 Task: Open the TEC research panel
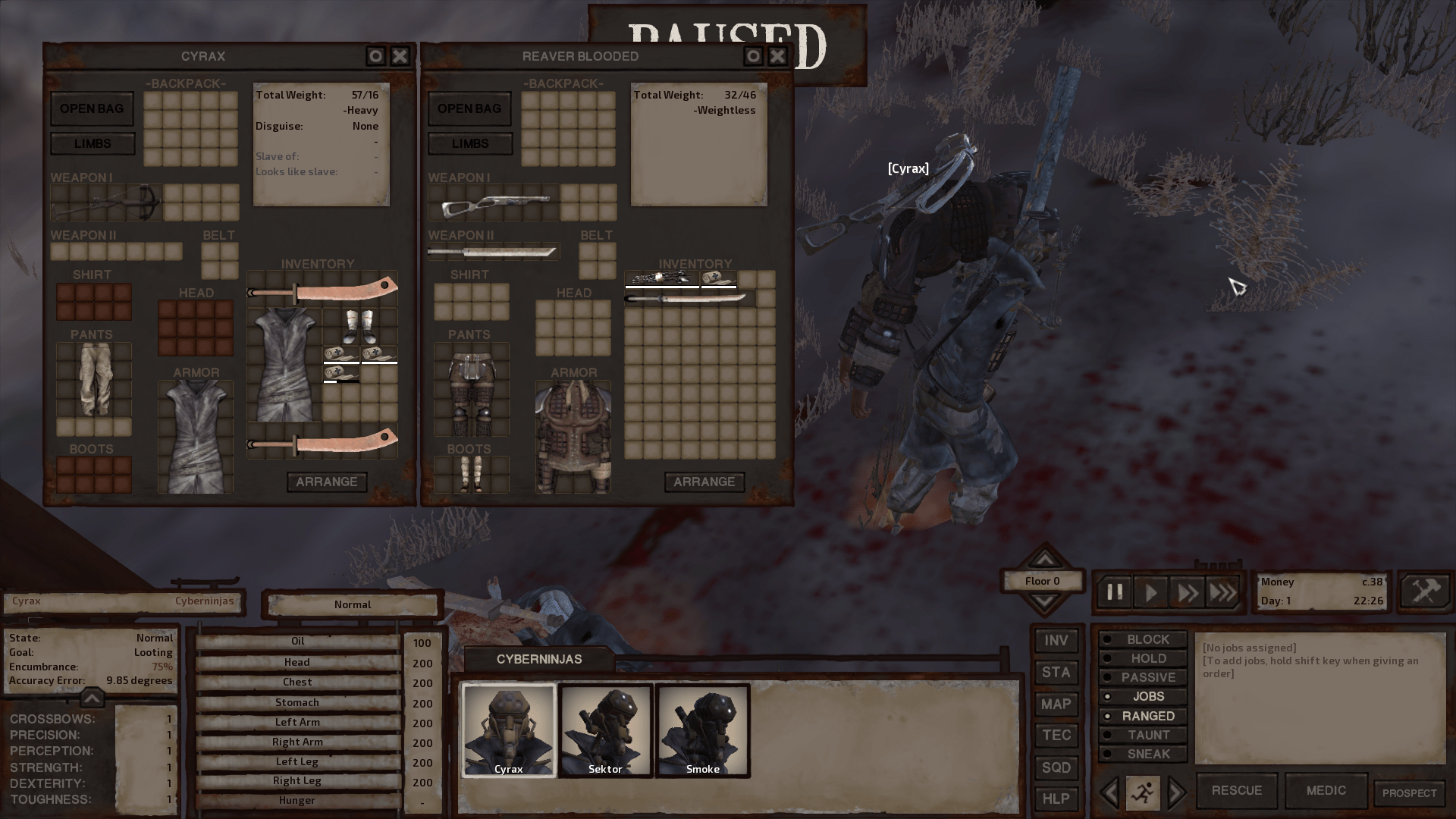coord(1056,735)
